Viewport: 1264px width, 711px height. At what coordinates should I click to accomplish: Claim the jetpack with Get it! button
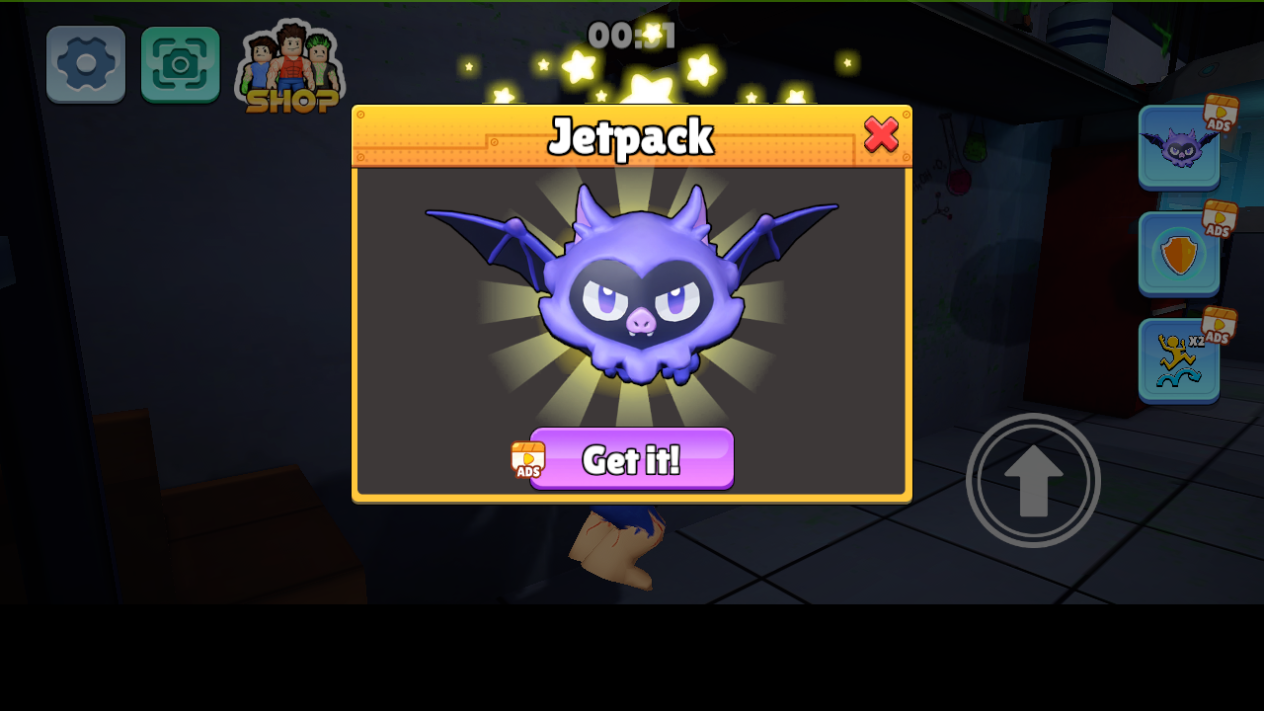click(x=631, y=459)
